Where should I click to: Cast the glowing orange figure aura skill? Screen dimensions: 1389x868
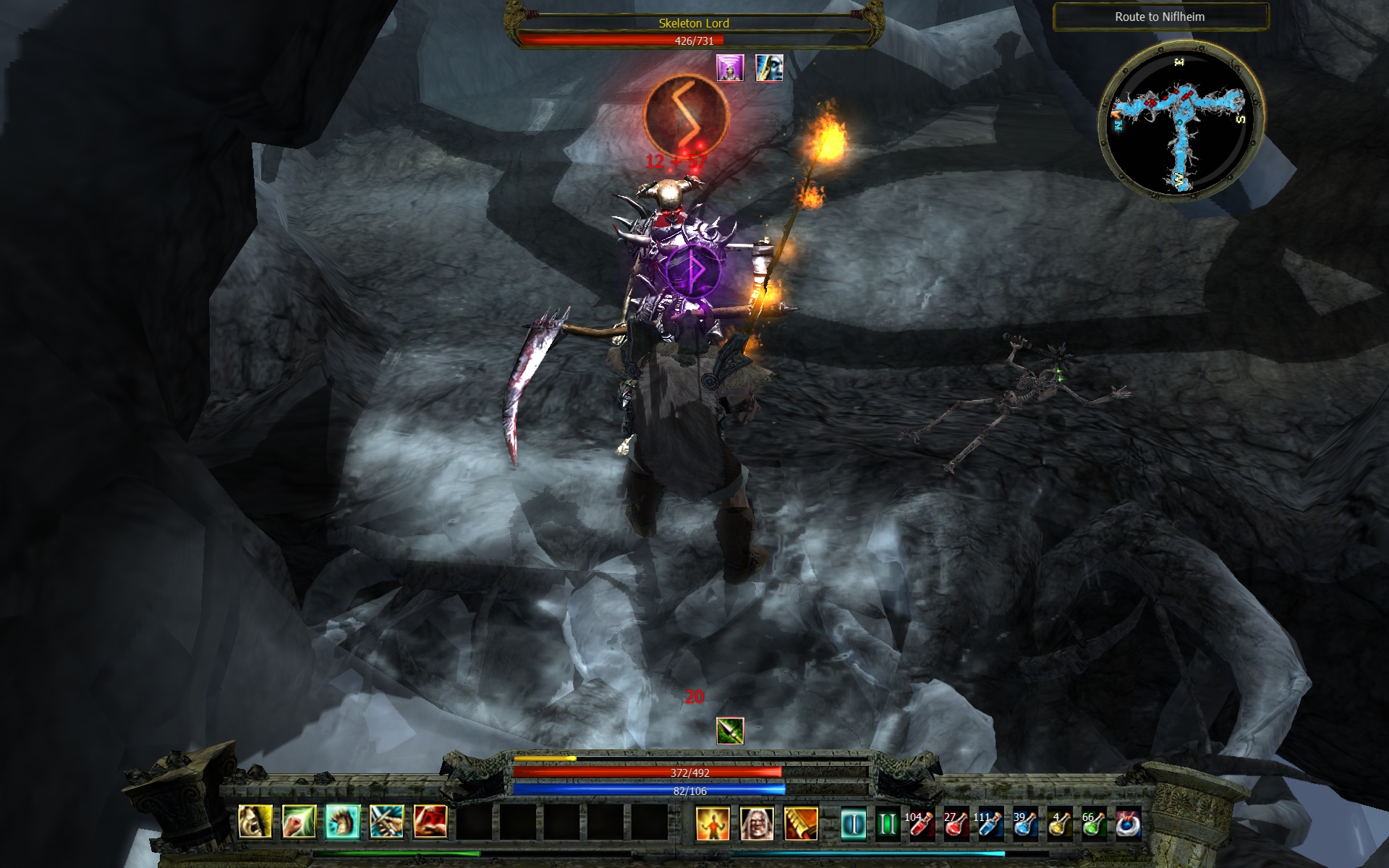click(x=713, y=824)
